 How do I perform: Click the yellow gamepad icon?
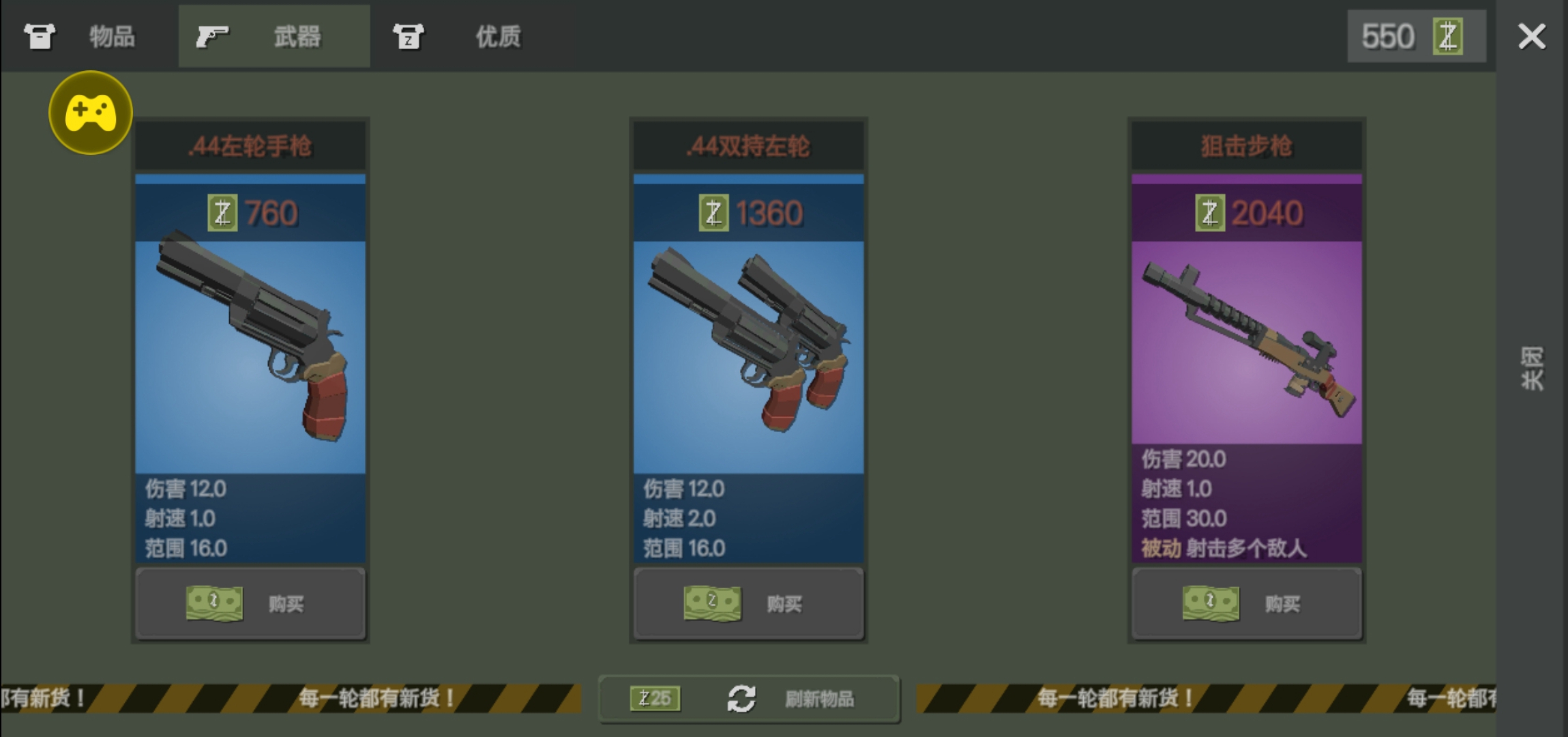point(90,112)
